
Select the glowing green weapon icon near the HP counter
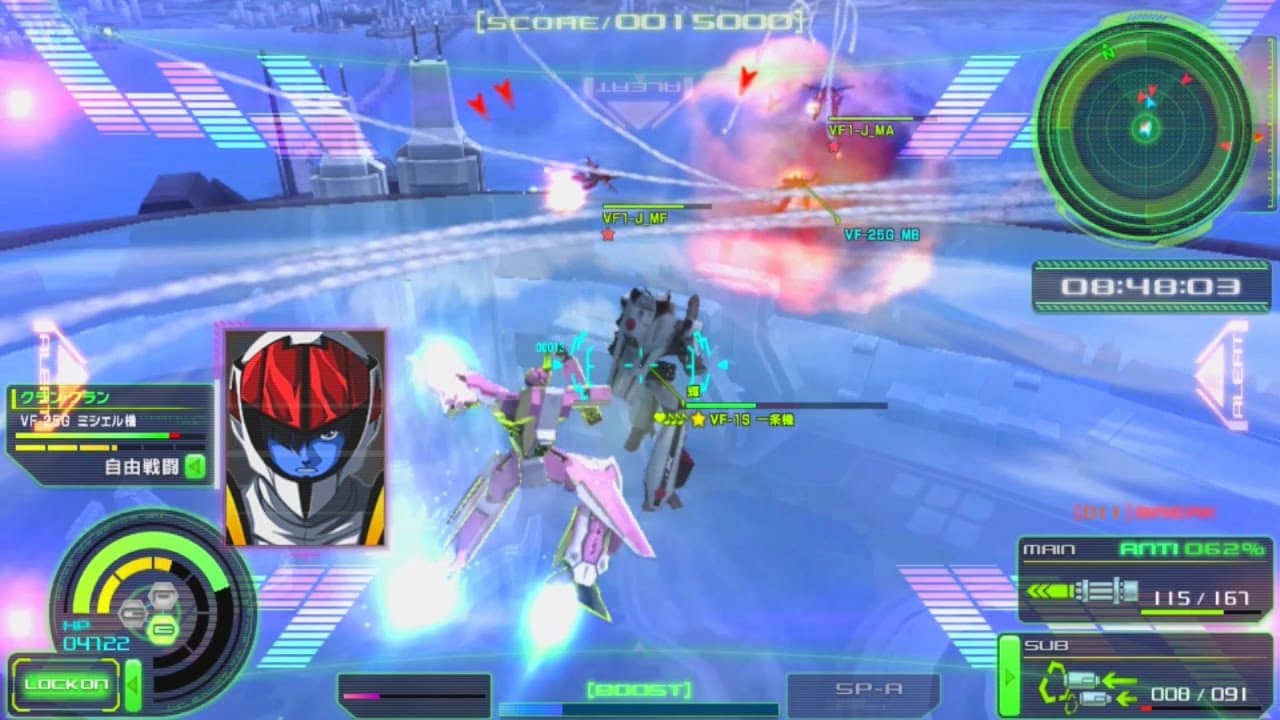click(162, 629)
